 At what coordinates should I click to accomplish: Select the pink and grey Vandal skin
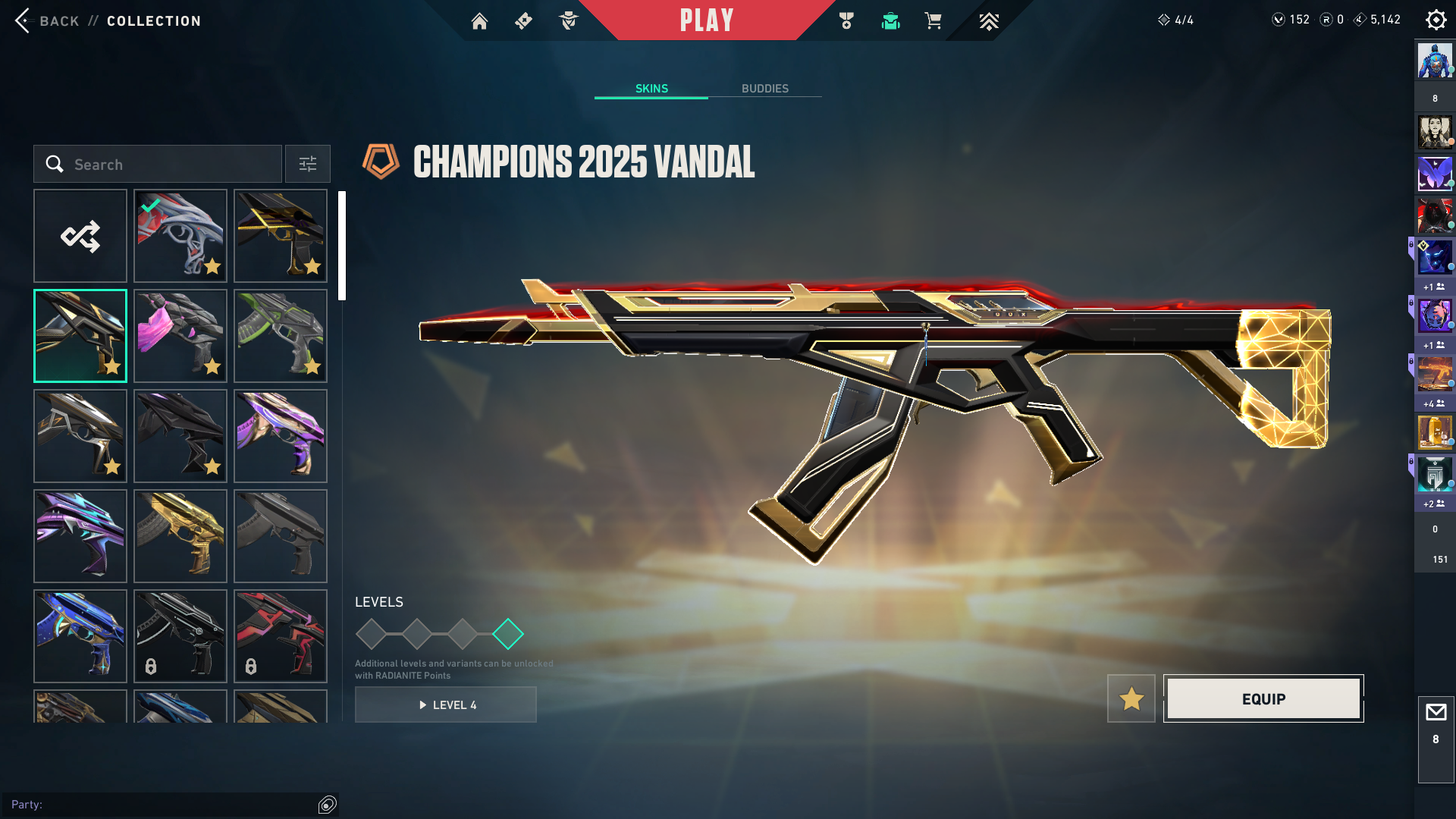point(180,336)
